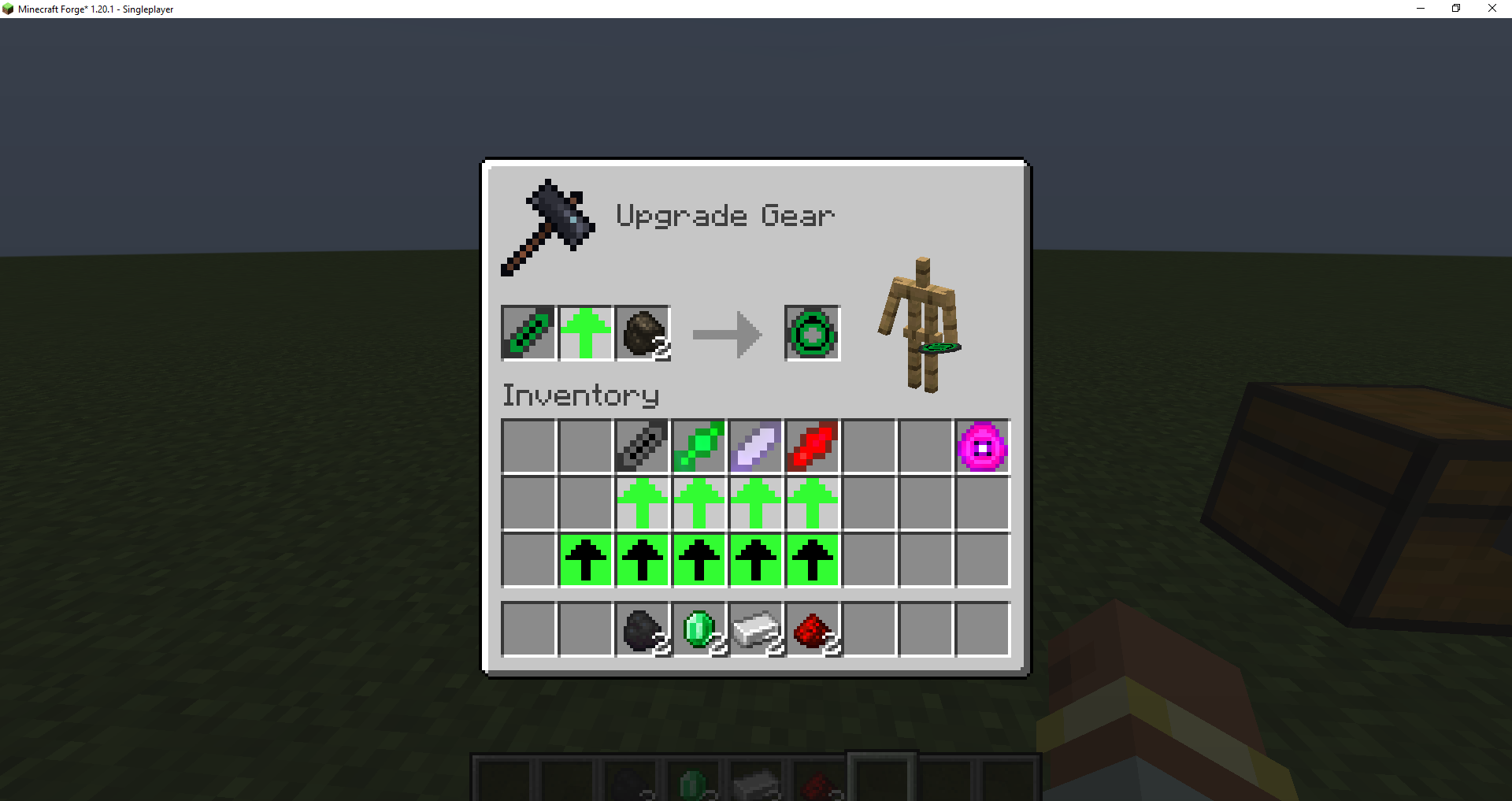Click the rightmost green arrow in the second inventory row
This screenshot has width=1512, height=801.
pyautogui.click(x=811, y=503)
